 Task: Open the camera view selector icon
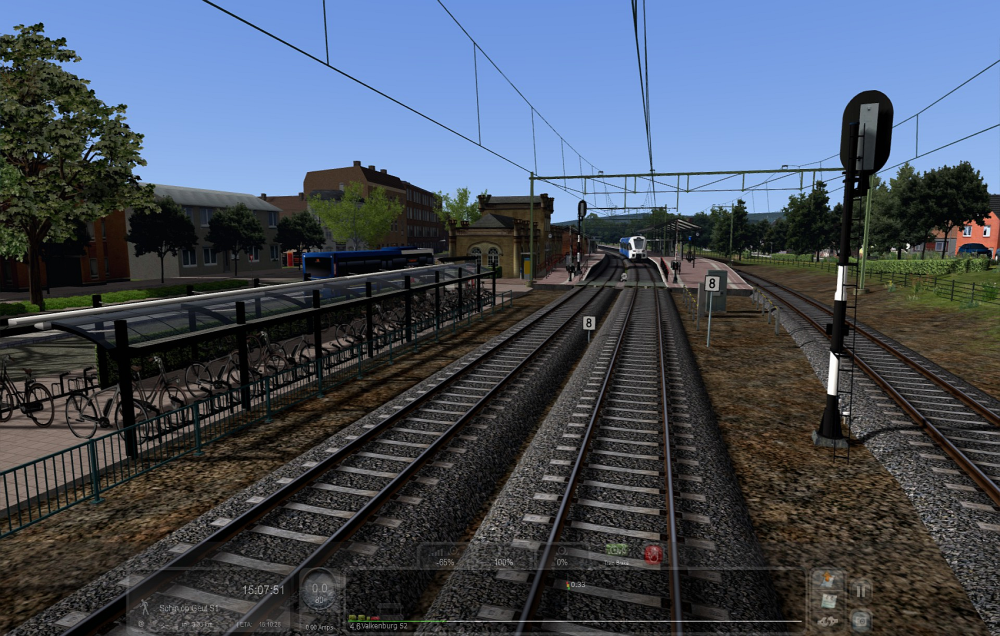(860, 619)
